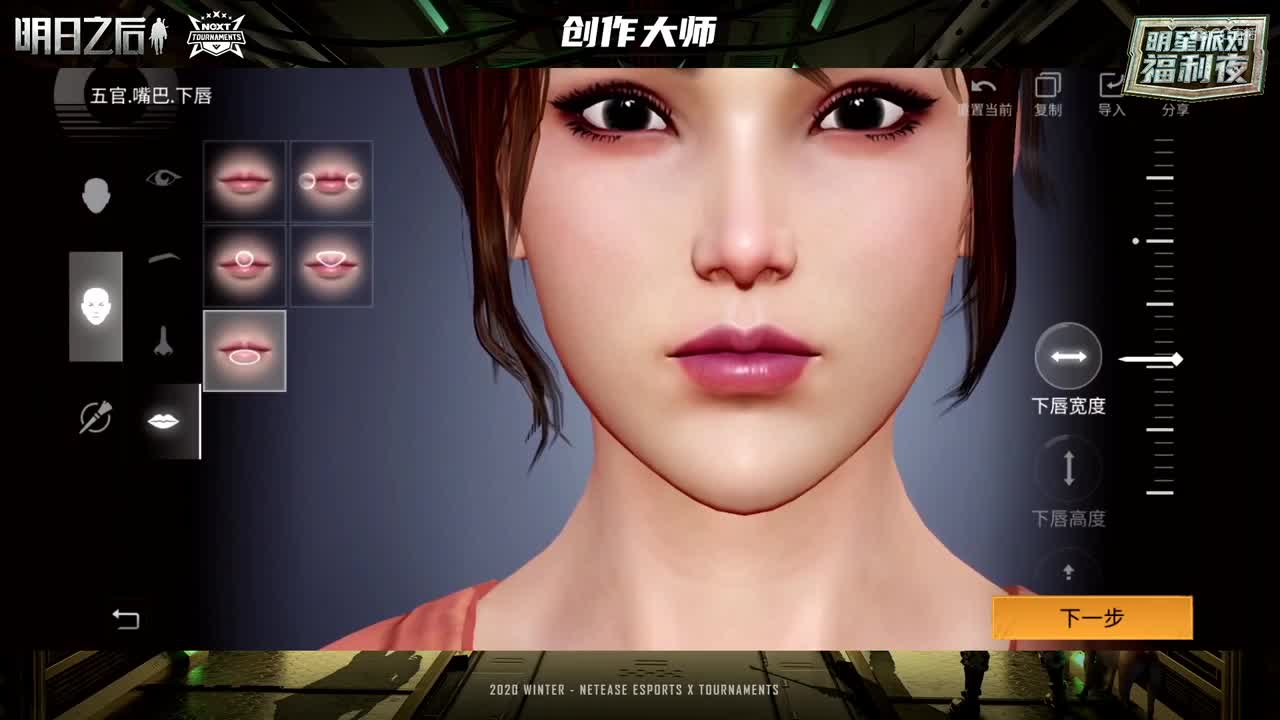Select the lips customization icon
Screen dimensions: 1280x720
point(165,421)
